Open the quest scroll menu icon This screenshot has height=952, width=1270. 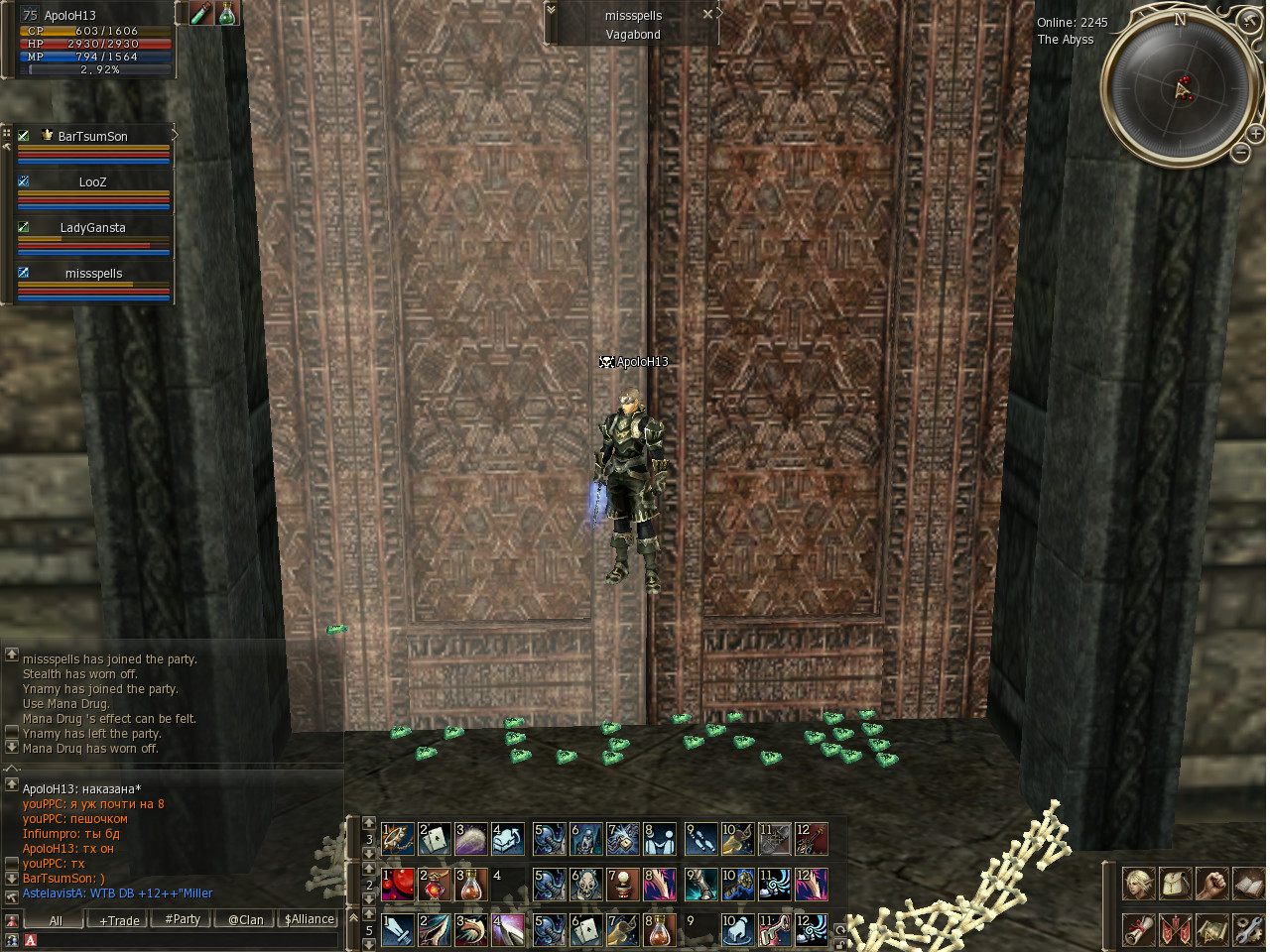[x=1138, y=929]
